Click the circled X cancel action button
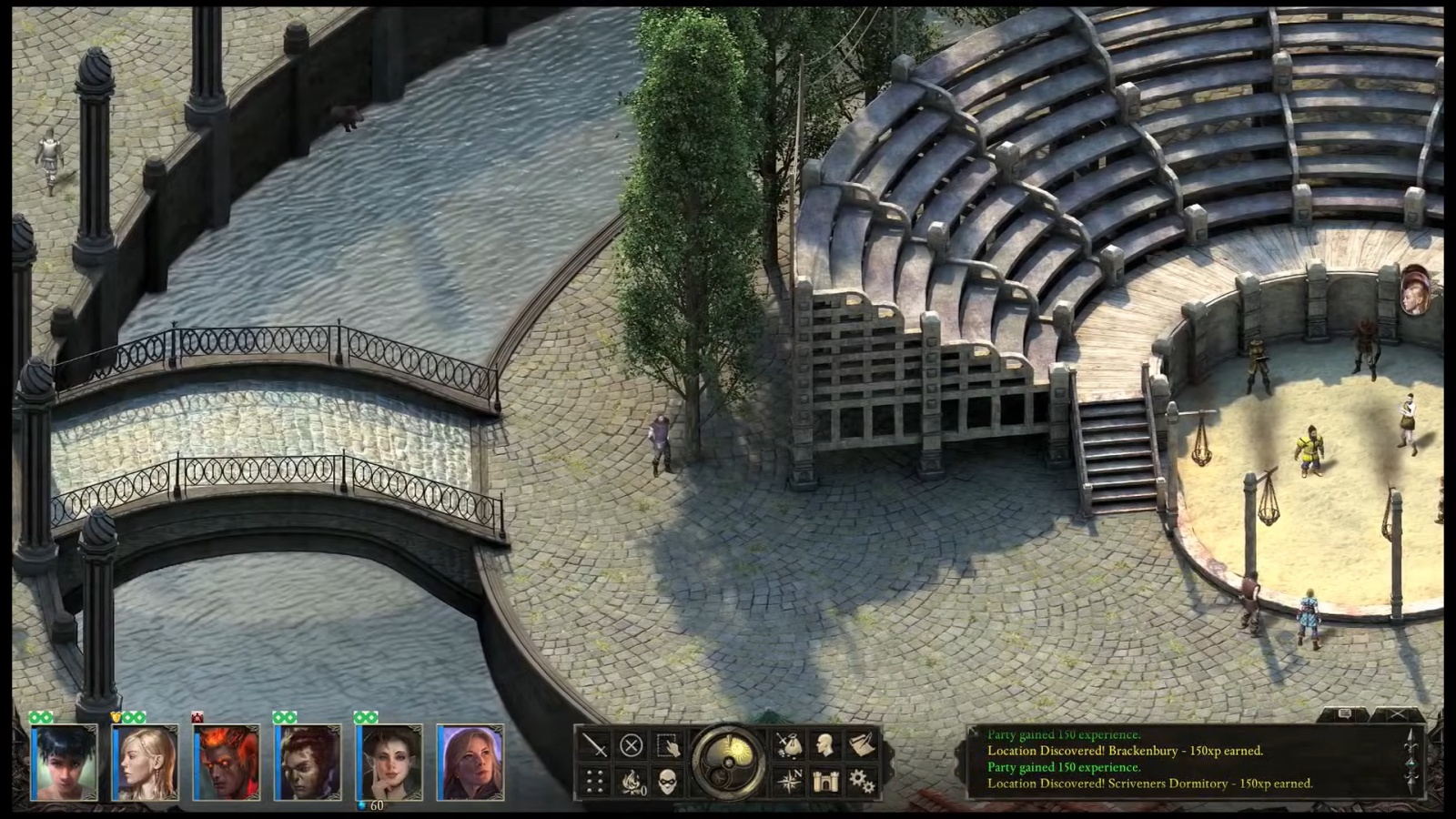The height and width of the screenshot is (819, 1456). click(631, 746)
